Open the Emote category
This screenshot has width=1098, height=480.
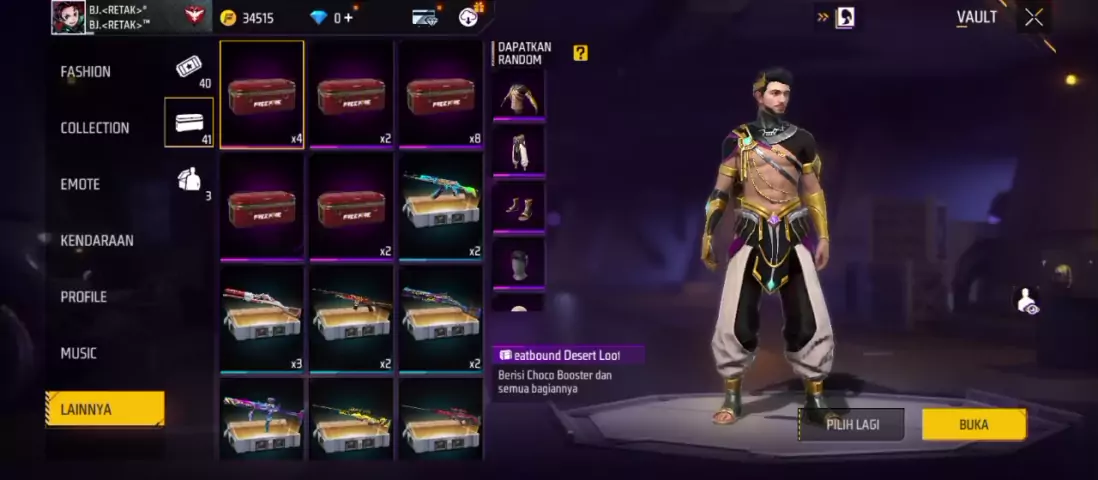[82, 184]
